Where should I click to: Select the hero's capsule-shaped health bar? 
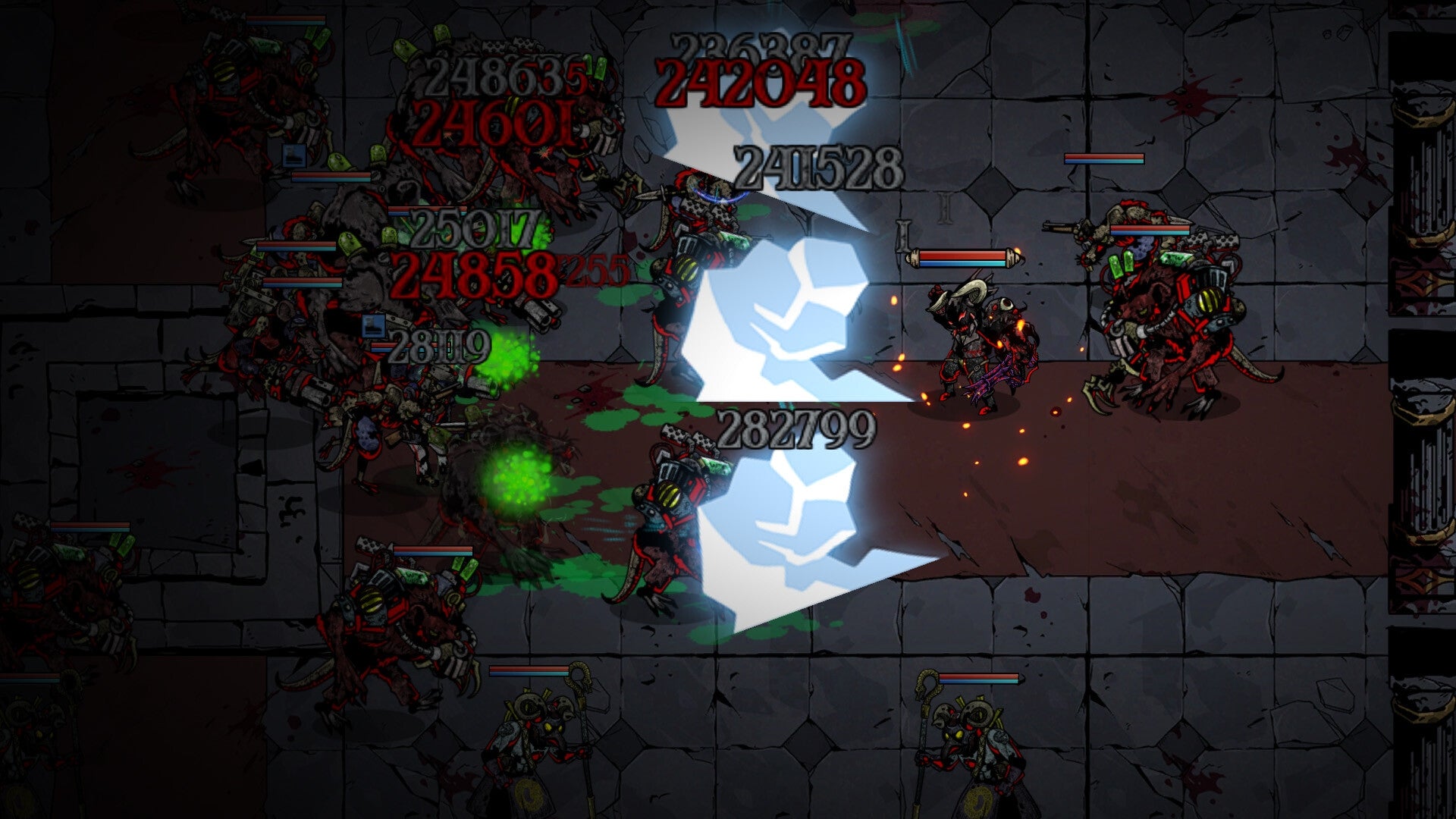coord(965,258)
